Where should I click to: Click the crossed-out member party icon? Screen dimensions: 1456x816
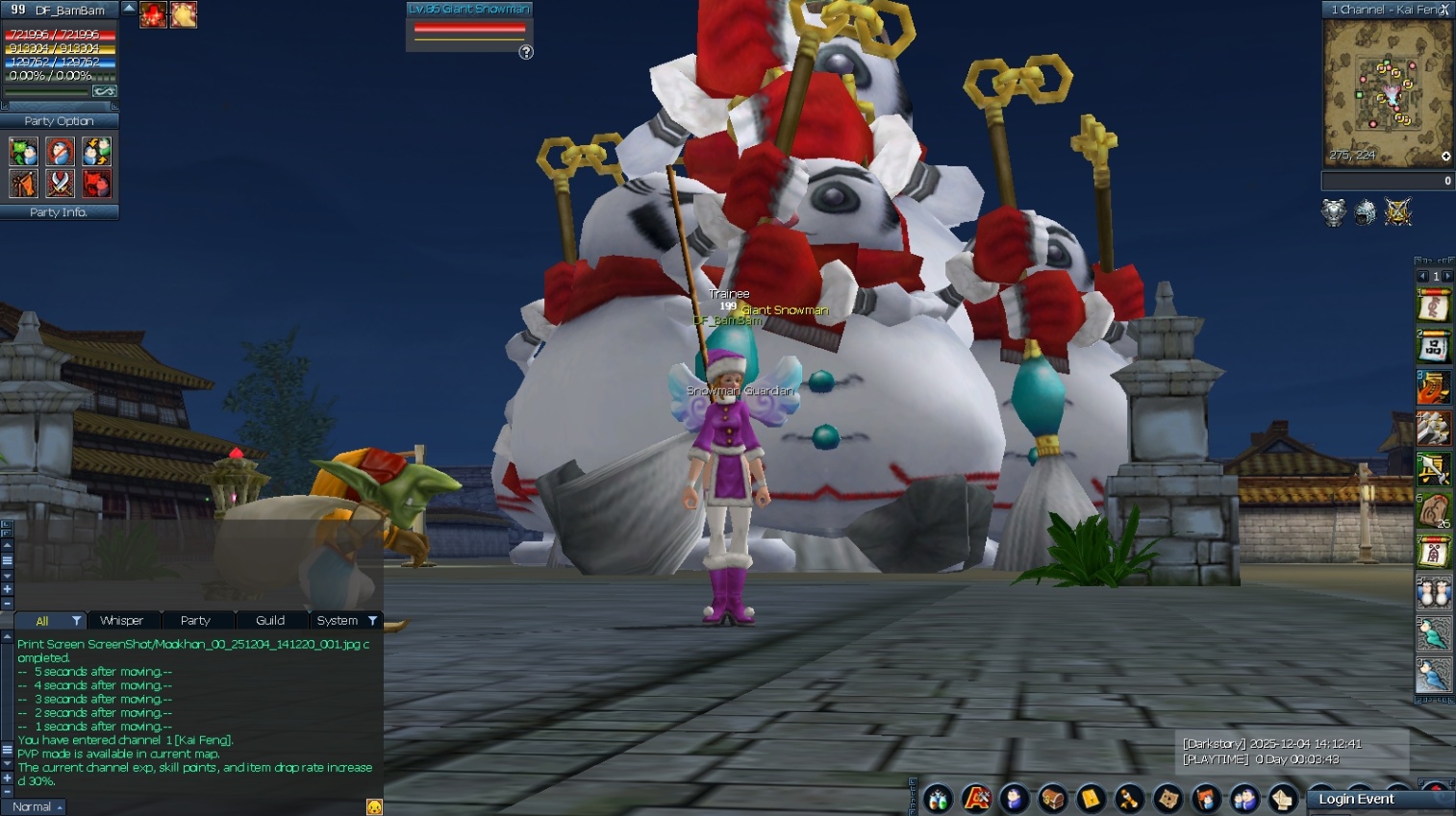[x=60, y=152]
